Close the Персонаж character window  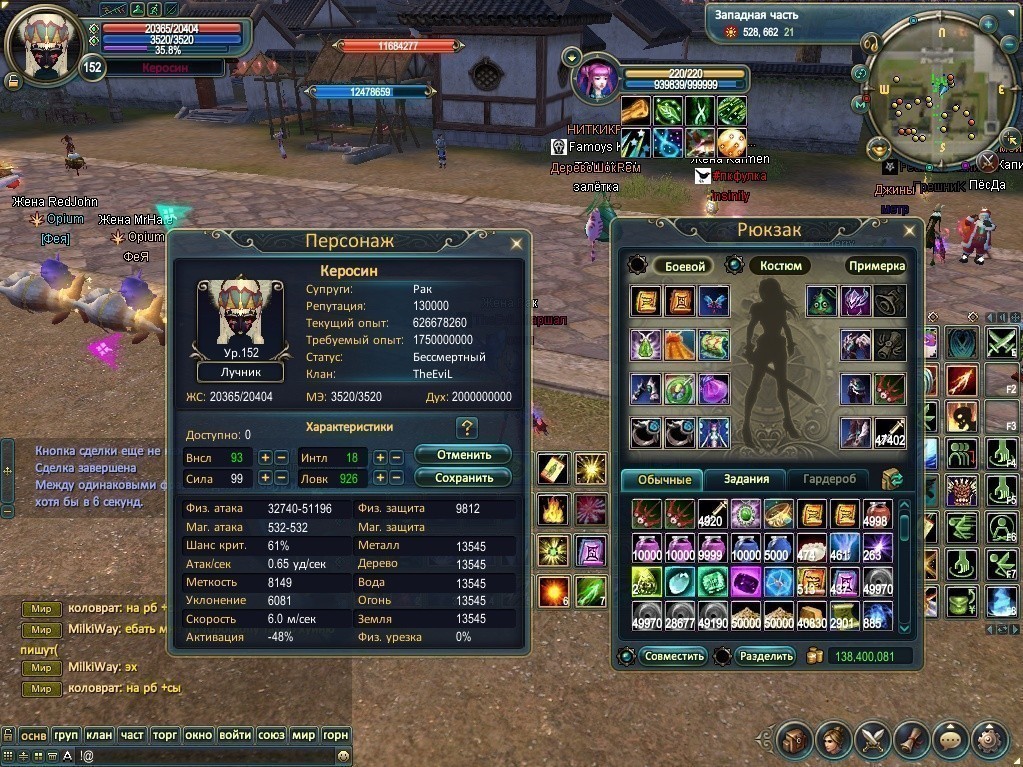pos(516,243)
